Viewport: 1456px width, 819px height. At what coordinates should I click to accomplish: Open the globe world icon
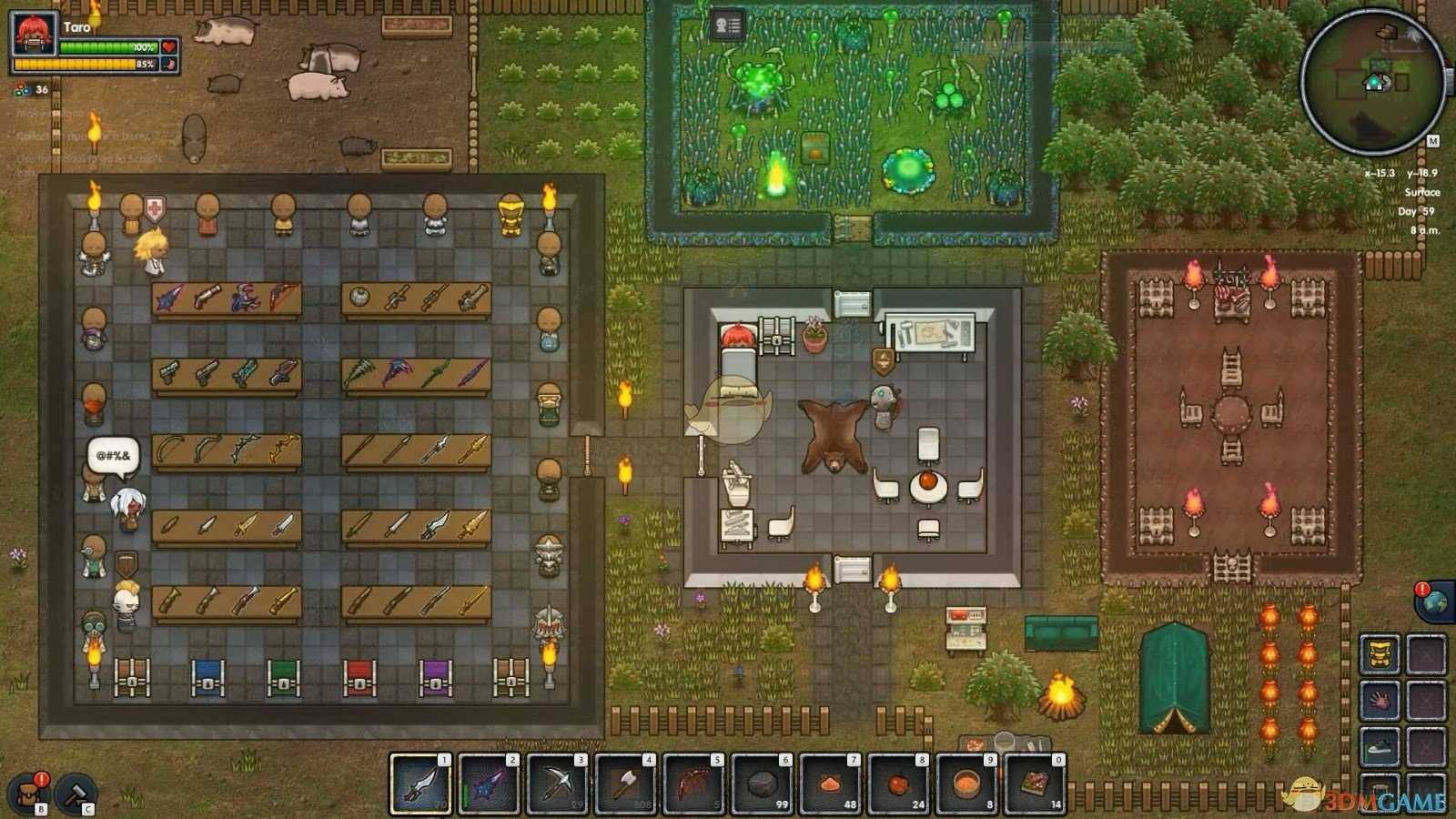click(x=1435, y=603)
